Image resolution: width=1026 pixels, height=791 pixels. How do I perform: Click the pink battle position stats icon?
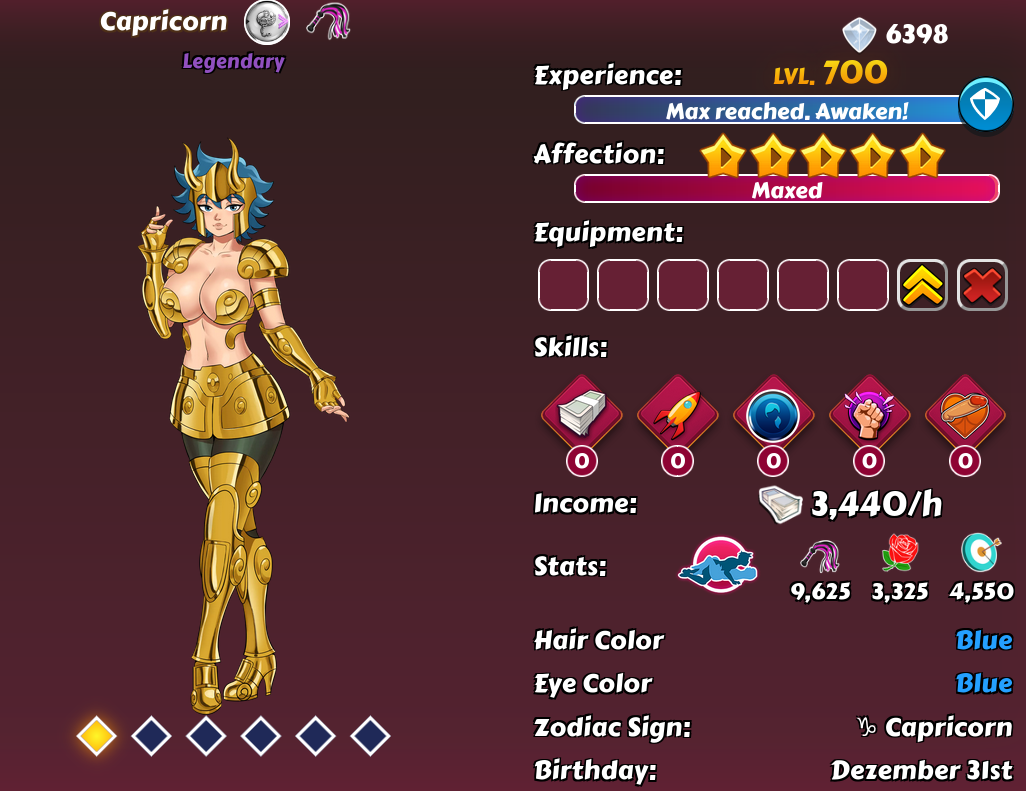[x=718, y=563]
